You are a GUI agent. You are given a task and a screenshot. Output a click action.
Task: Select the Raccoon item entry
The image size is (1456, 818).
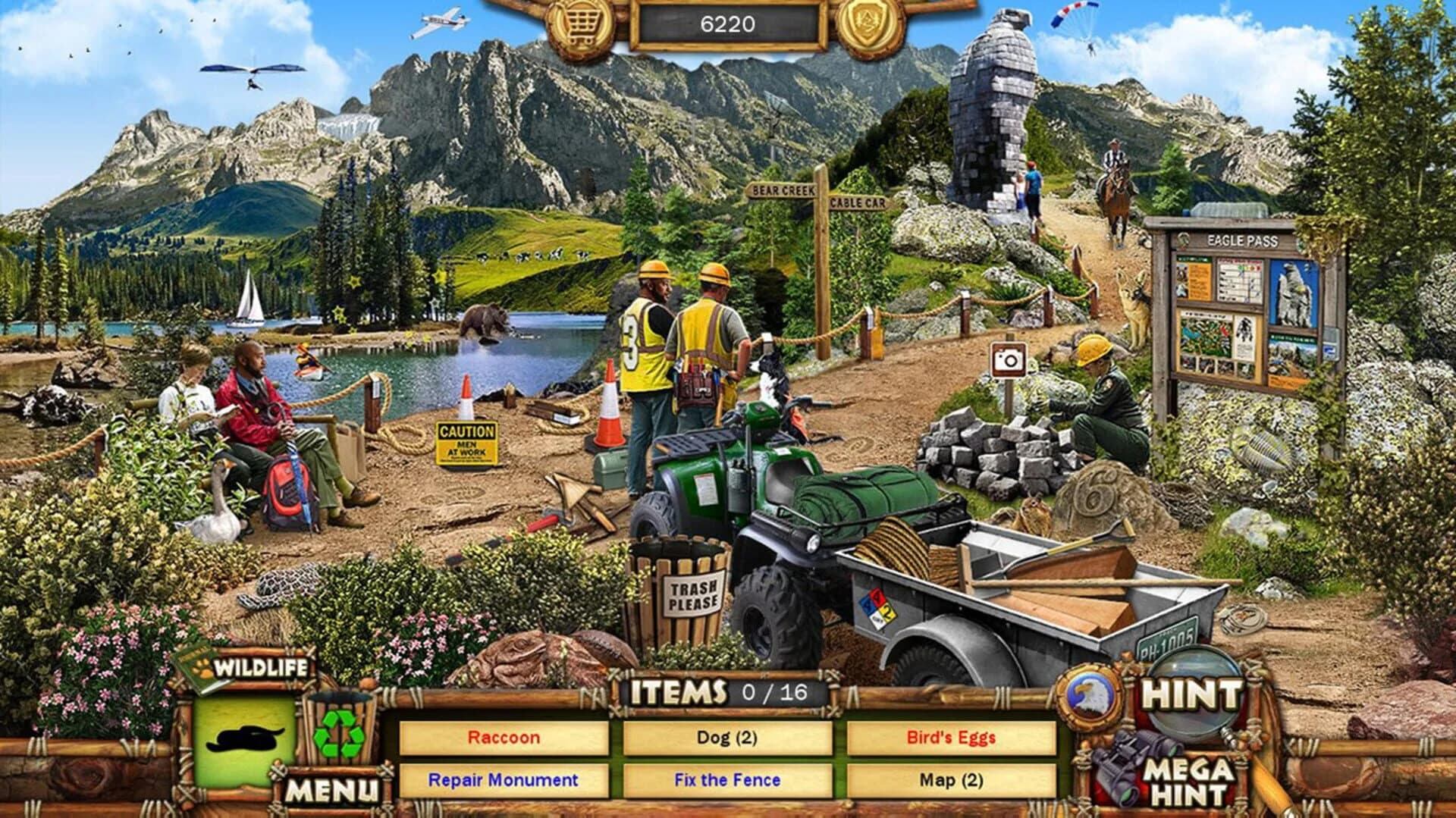pyautogui.click(x=506, y=738)
